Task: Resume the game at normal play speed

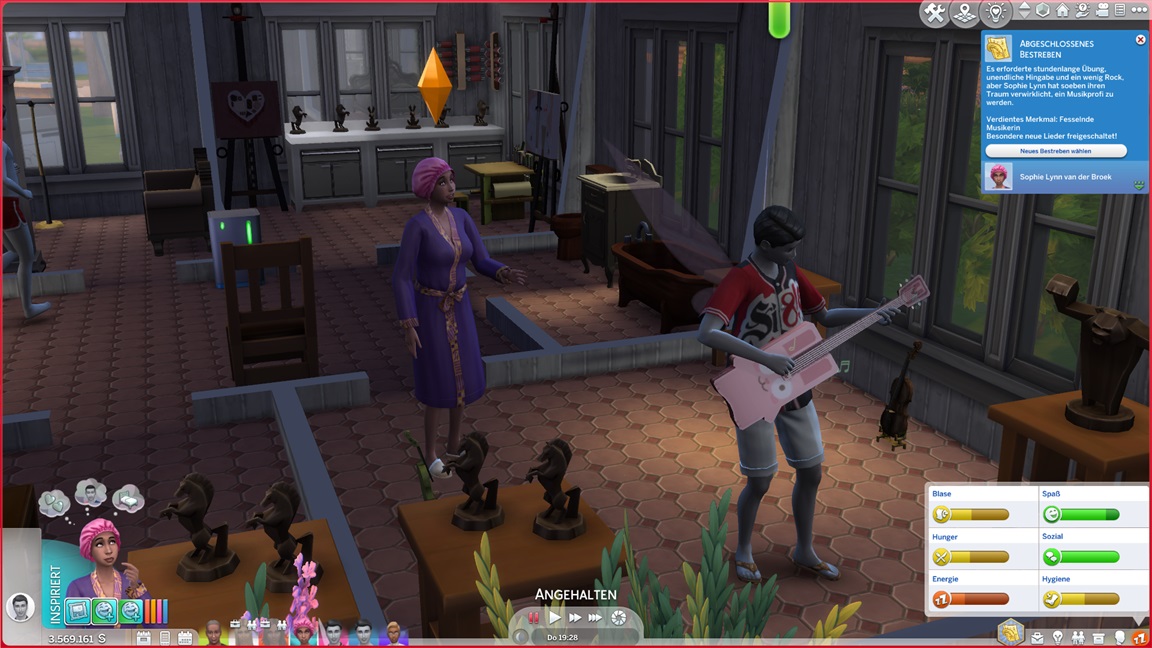Action: click(x=555, y=618)
